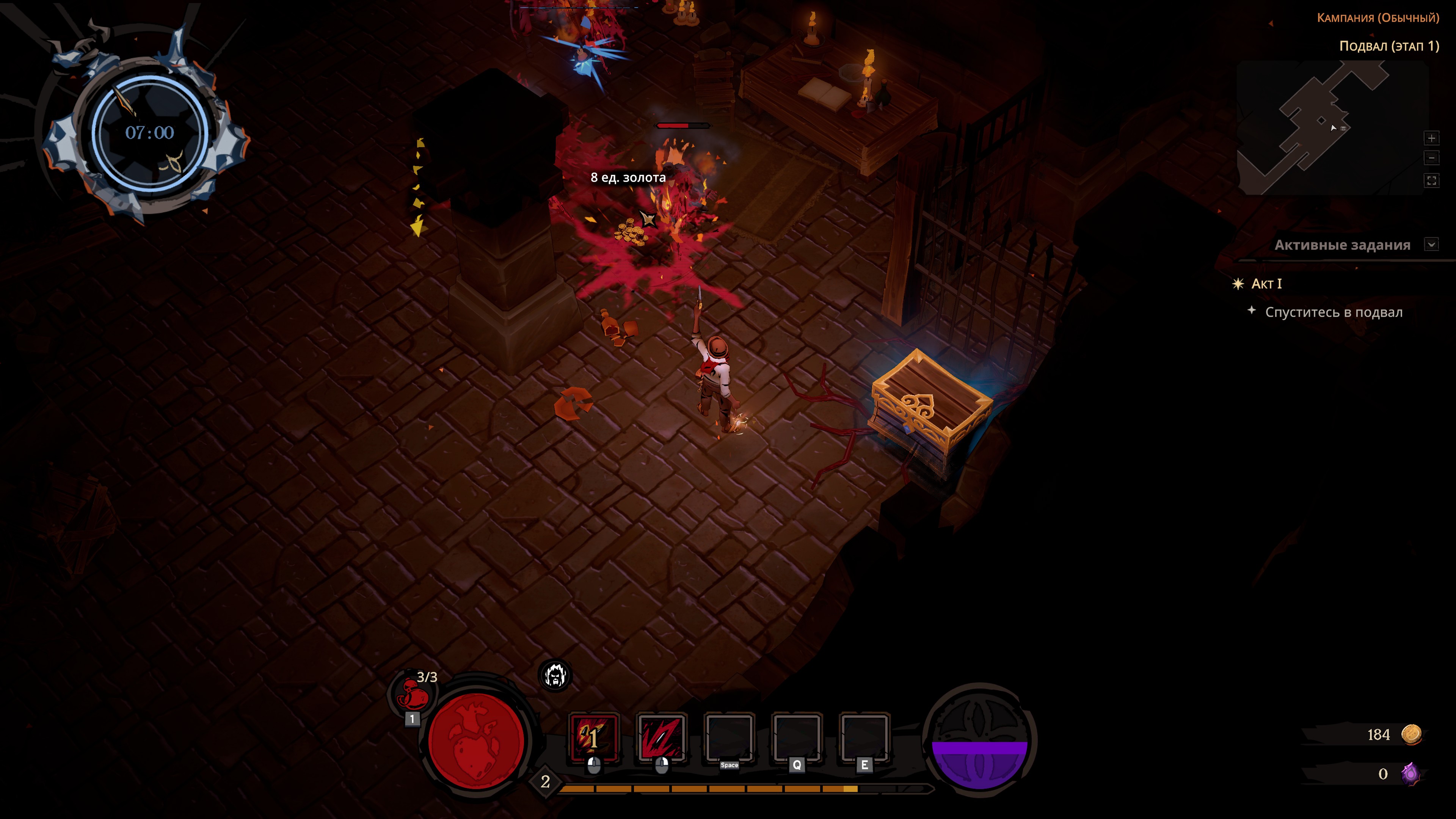Viewport: 1456px width, 819px height.
Task: Expand the minimap to fullscreen
Action: pos(1431,181)
